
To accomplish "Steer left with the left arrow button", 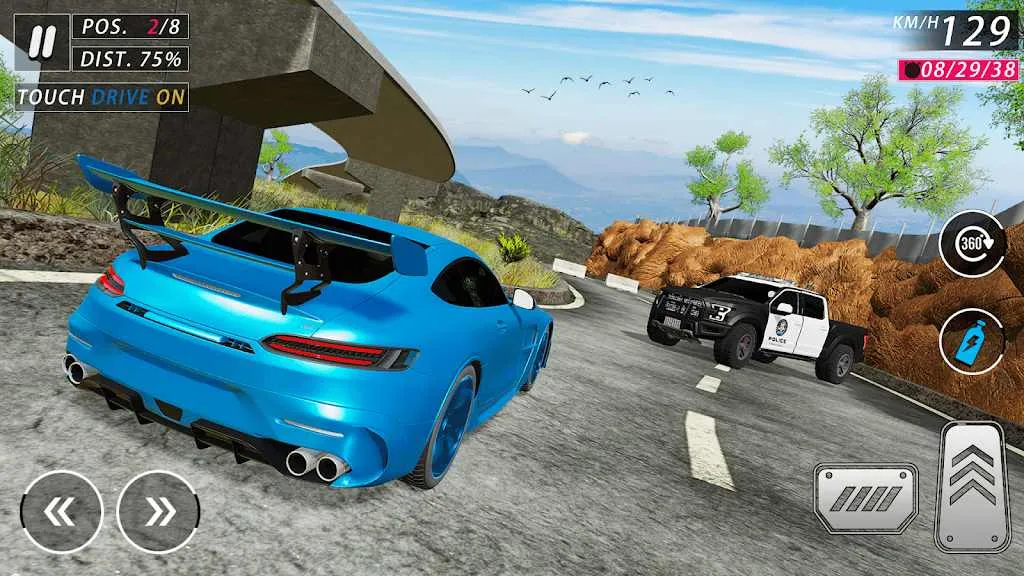I will tap(62, 512).
